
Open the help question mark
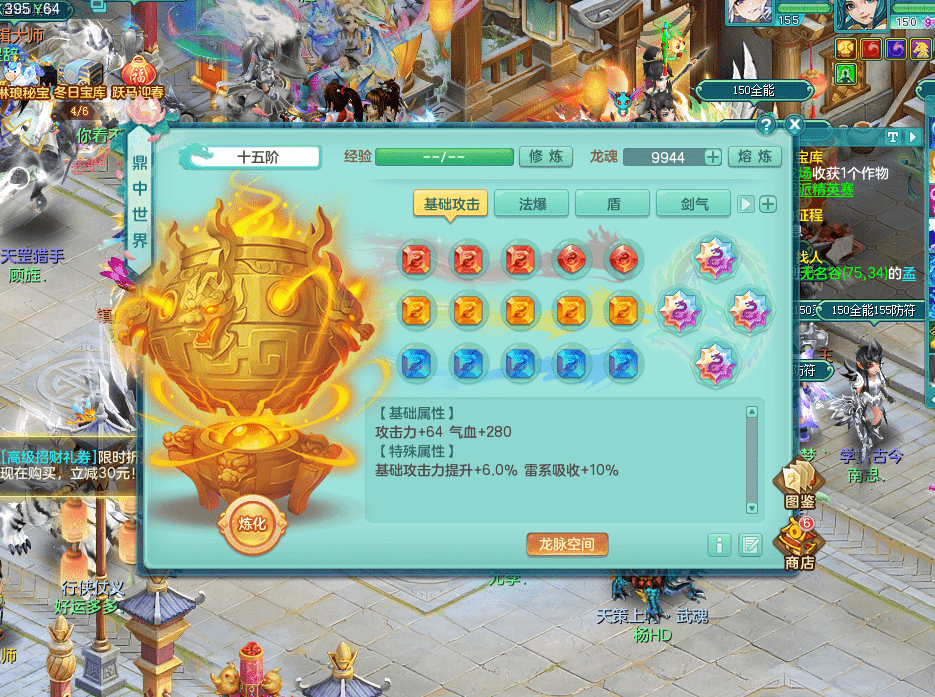pyautogui.click(x=766, y=125)
